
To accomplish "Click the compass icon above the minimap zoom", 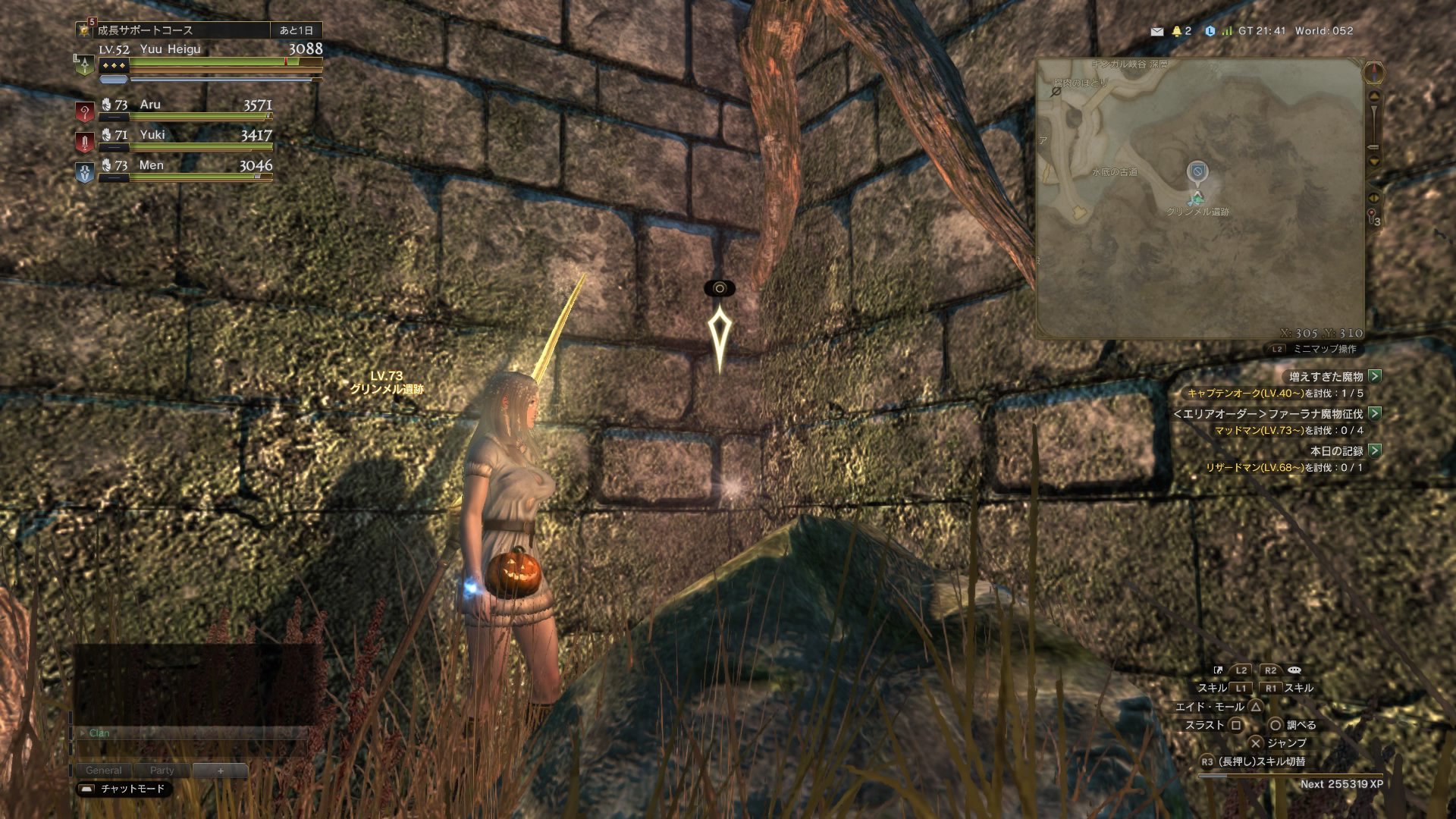I will 1374,73.
